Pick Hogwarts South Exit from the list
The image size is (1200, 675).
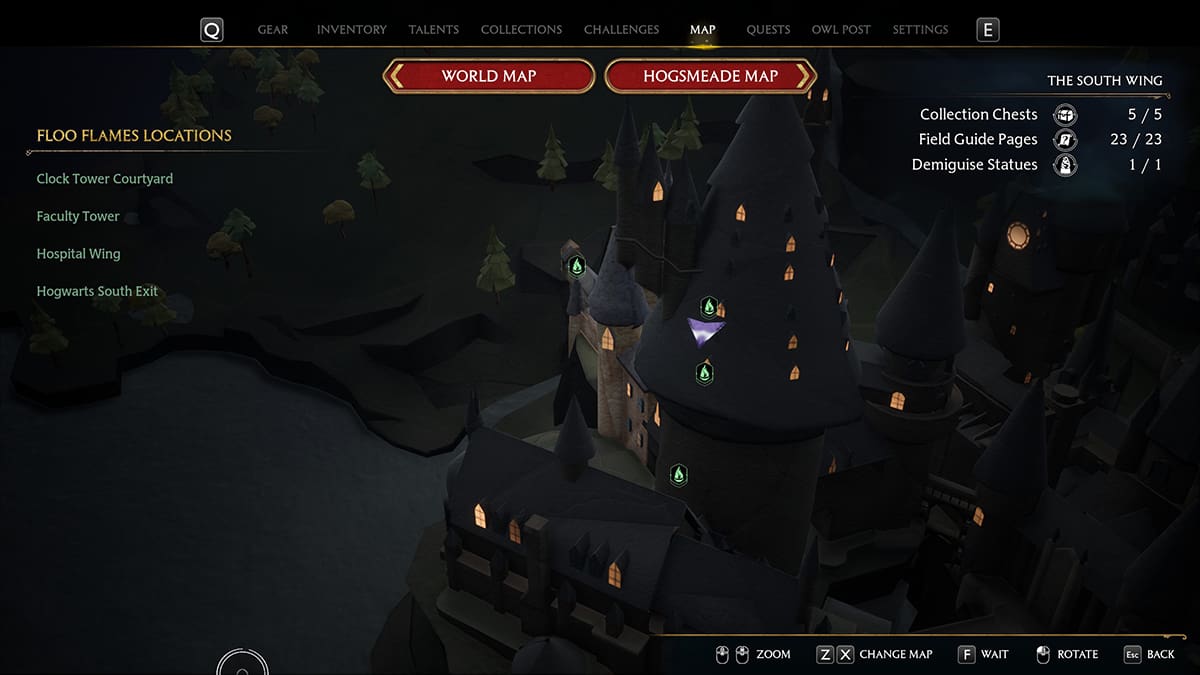(x=97, y=292)
